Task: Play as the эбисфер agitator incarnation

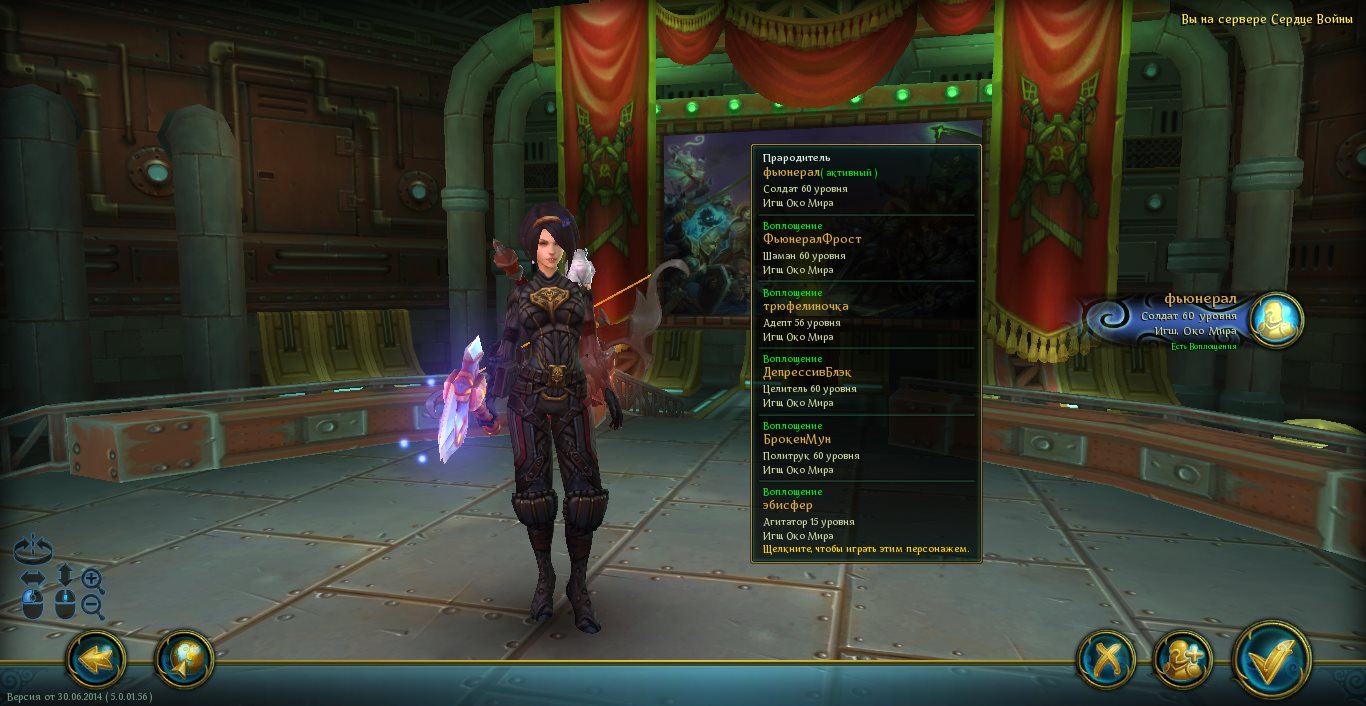Action: point(864,514)
